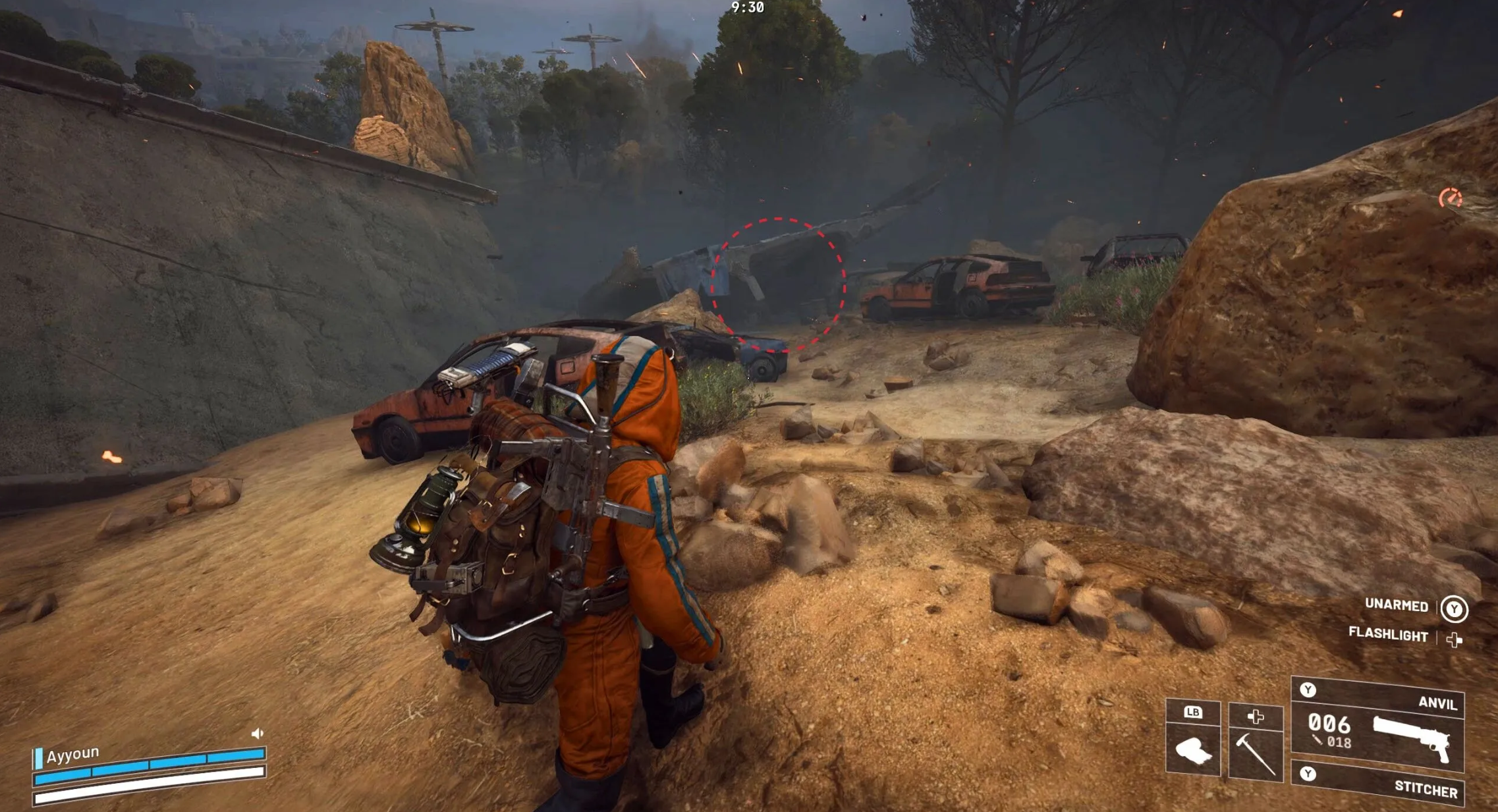Image resolution: width=1498 pixels, height=812 pixels.
Task: Use the bandage quick item slot
Action: [1193, 749]
